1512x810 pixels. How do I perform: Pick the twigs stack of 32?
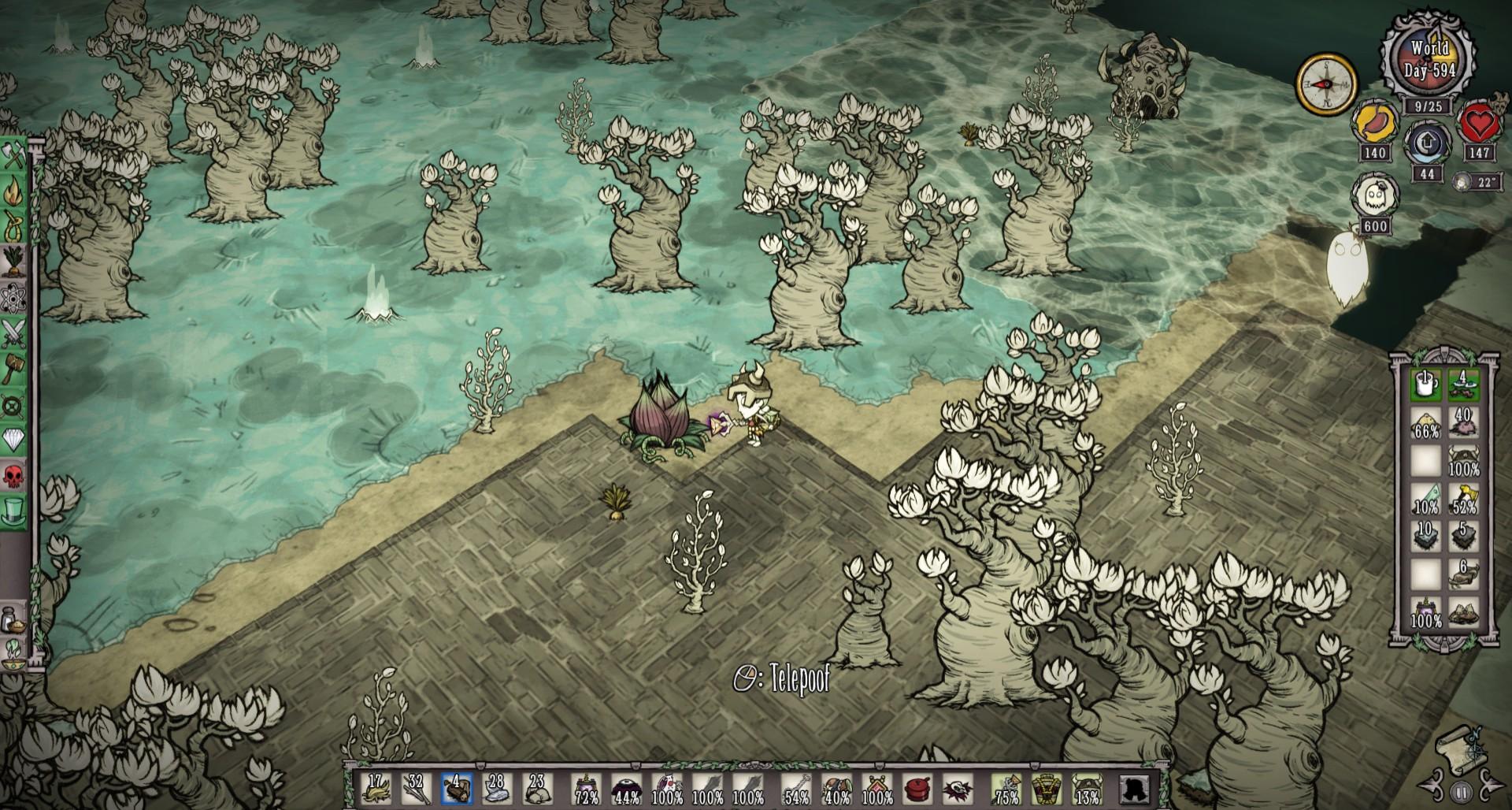tap(415, 789)
